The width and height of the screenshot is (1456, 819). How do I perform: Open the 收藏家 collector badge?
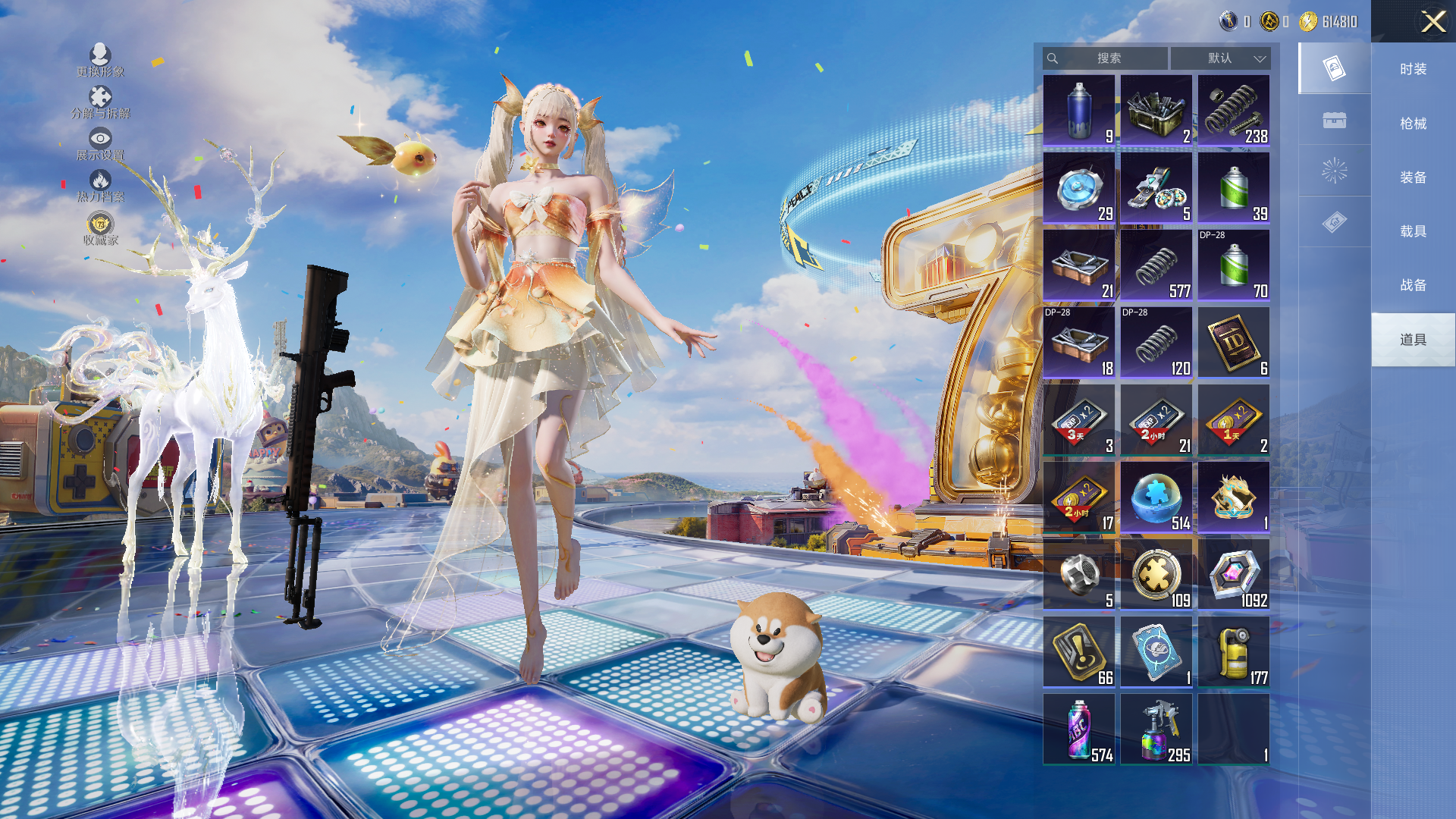[x=100, y=228]
